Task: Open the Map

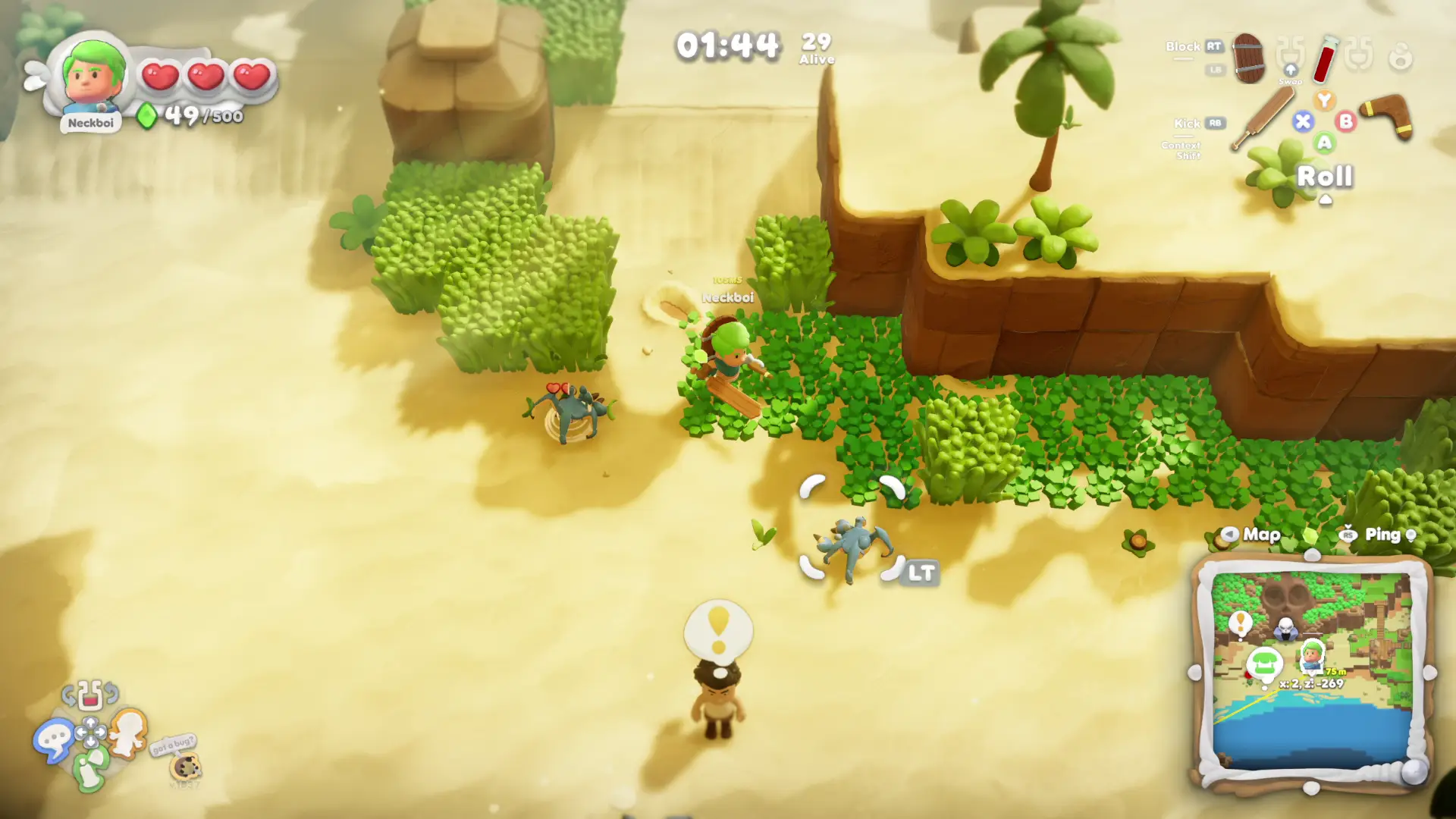Action: [x=1259, y=535]
